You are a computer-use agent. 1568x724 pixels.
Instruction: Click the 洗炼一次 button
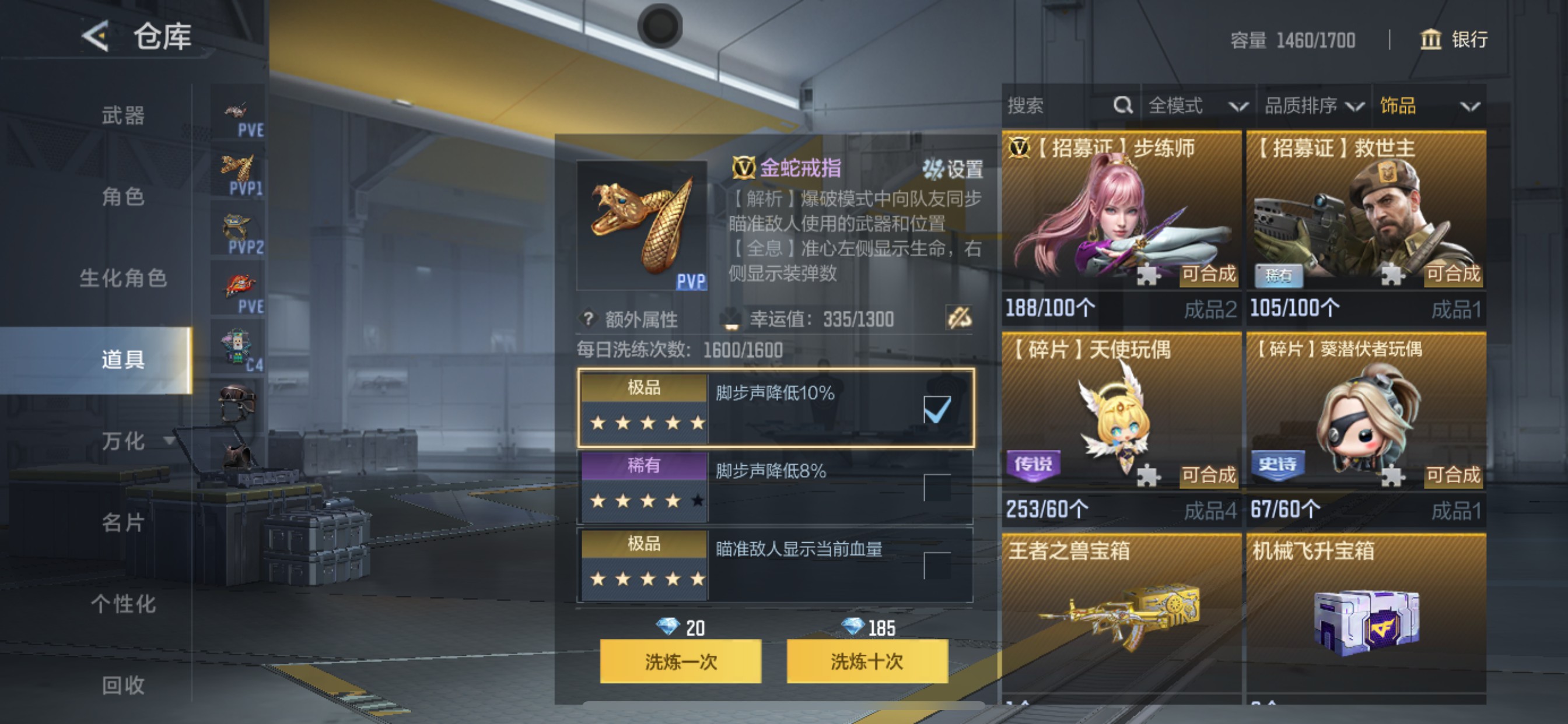[x=680, y=663]
